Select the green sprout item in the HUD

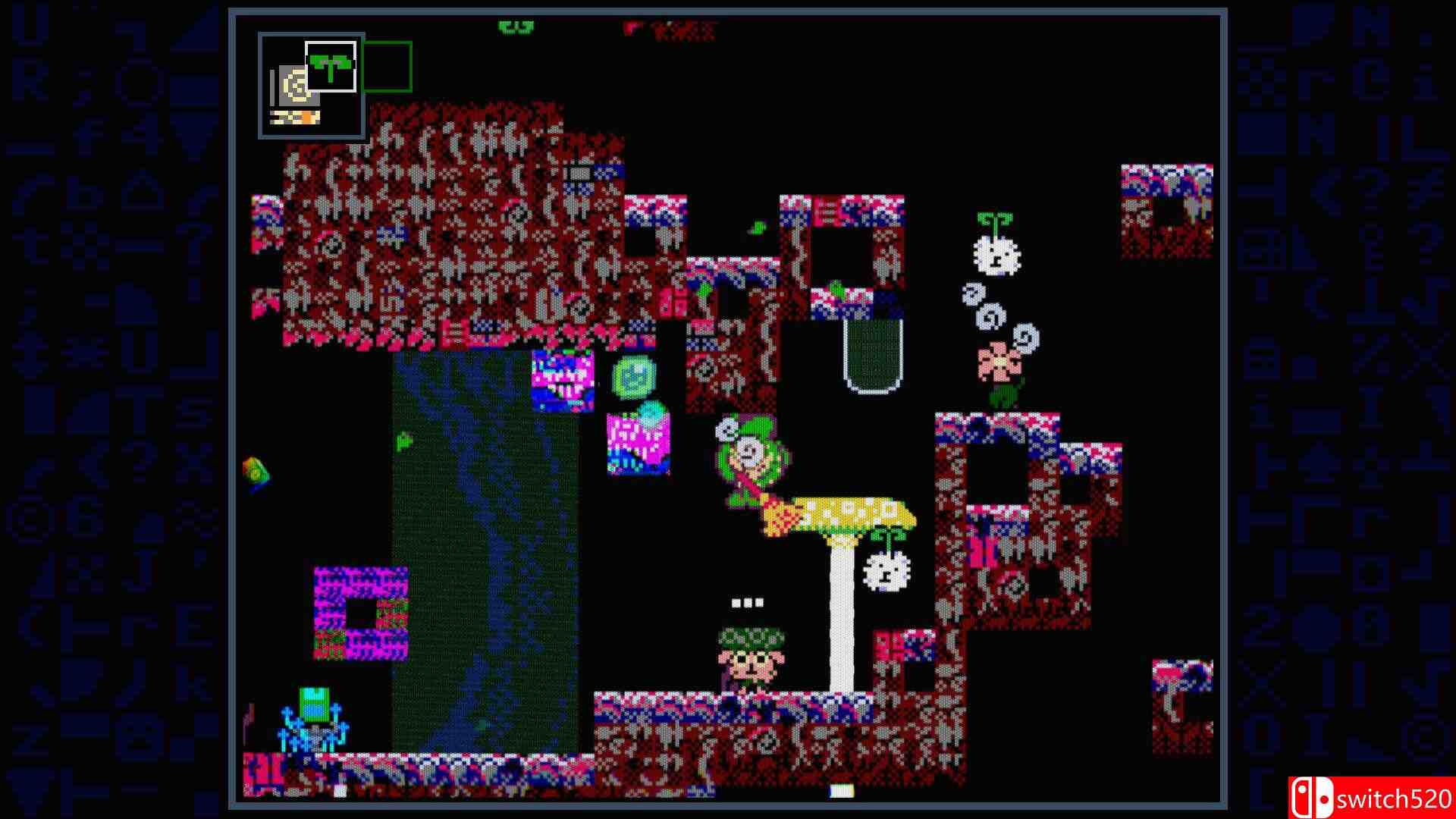coord(330,67)
